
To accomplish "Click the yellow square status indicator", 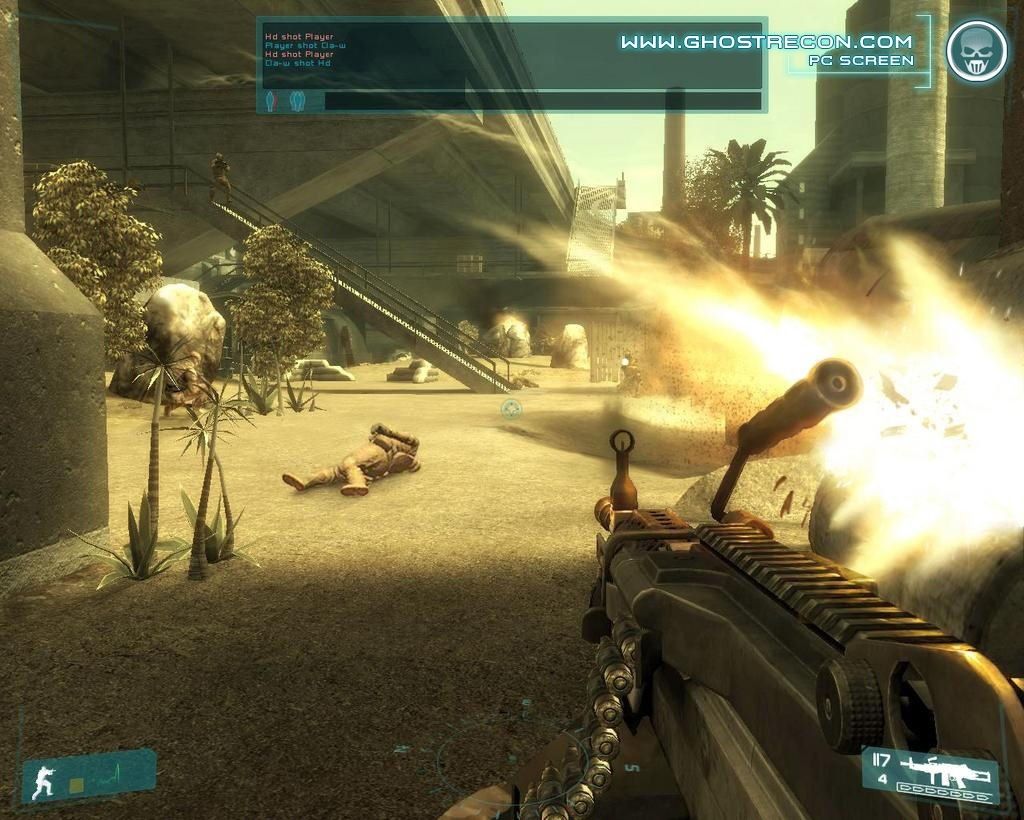I will 76,786.
